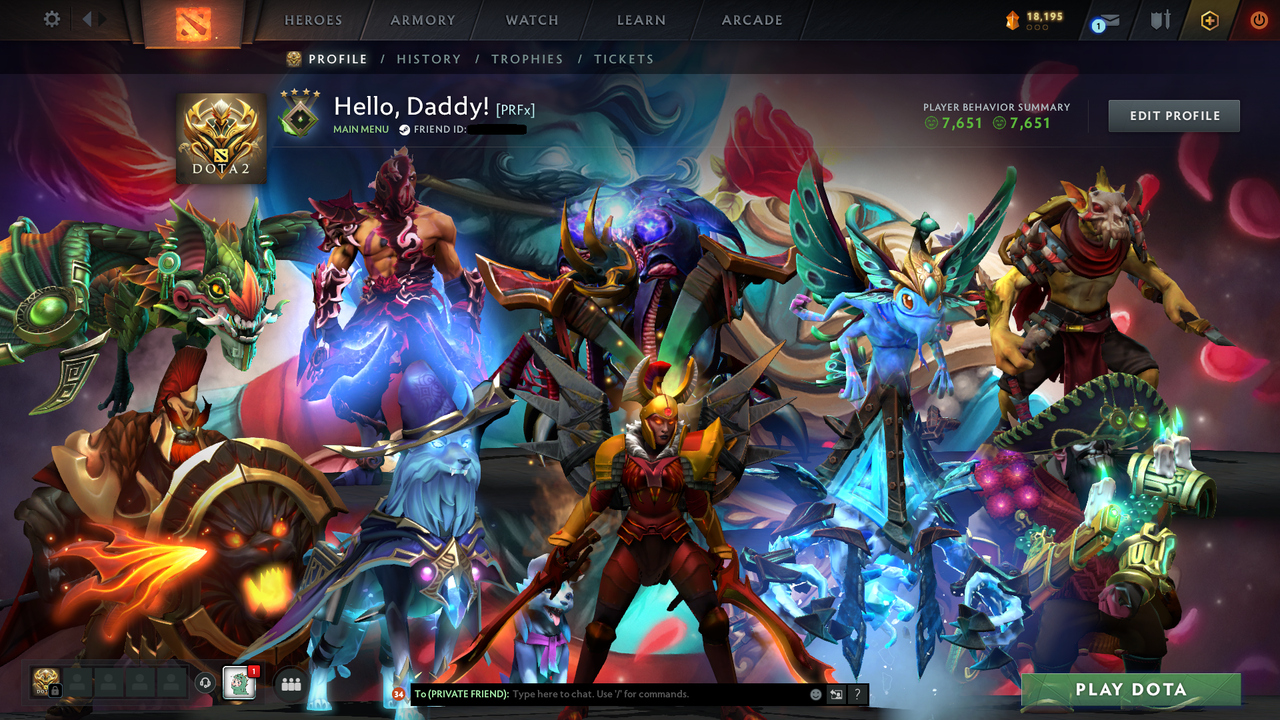
Task: Open the Dota Plus hexagon icon
Action: click(1209, 19)
